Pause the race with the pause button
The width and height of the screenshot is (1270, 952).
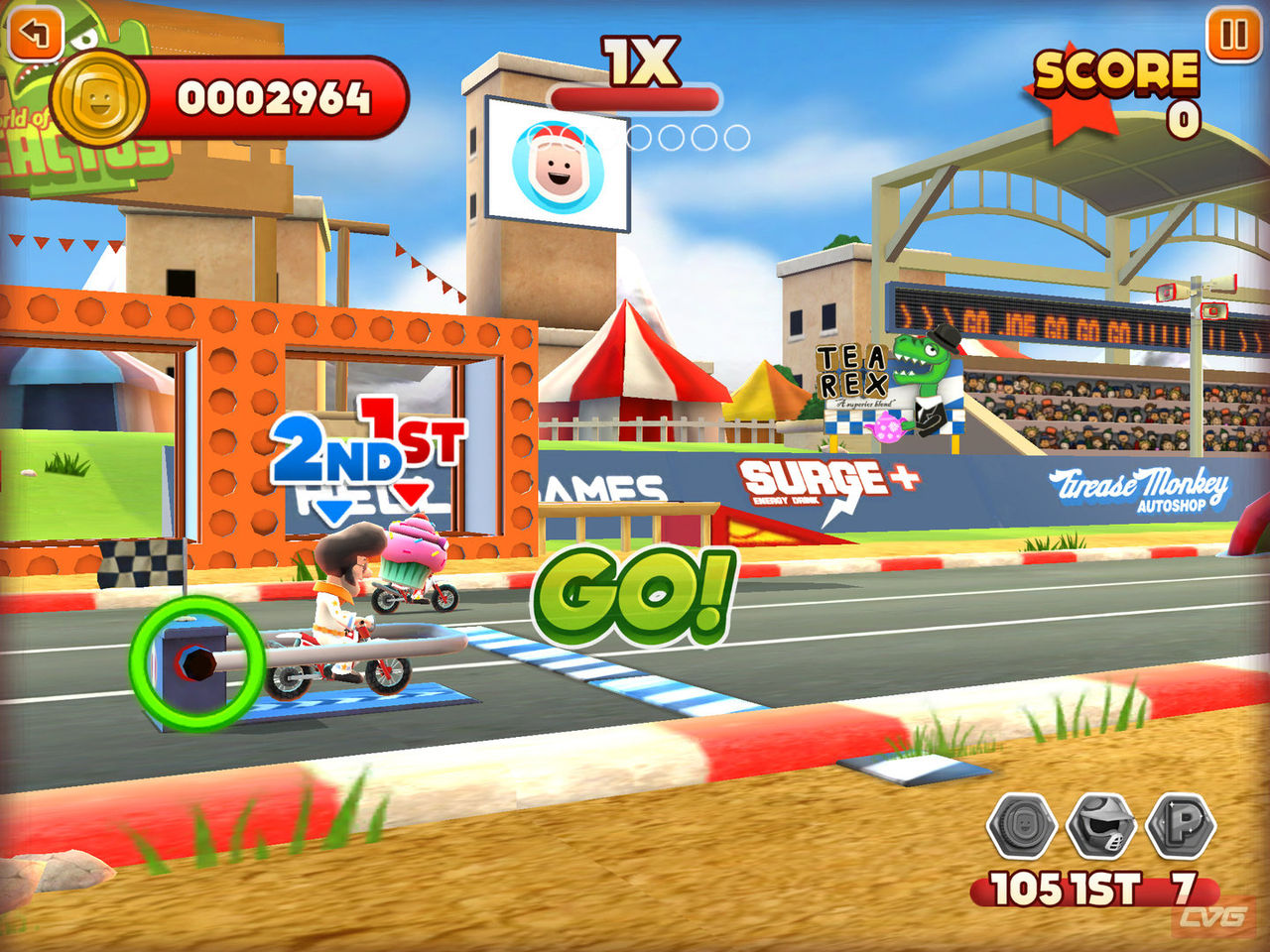pos(1233,35)
